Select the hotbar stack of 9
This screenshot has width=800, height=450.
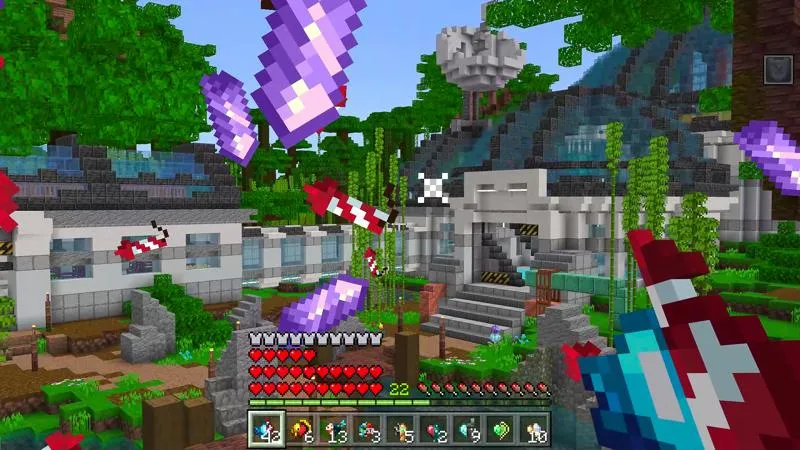(x=469, y=430)
